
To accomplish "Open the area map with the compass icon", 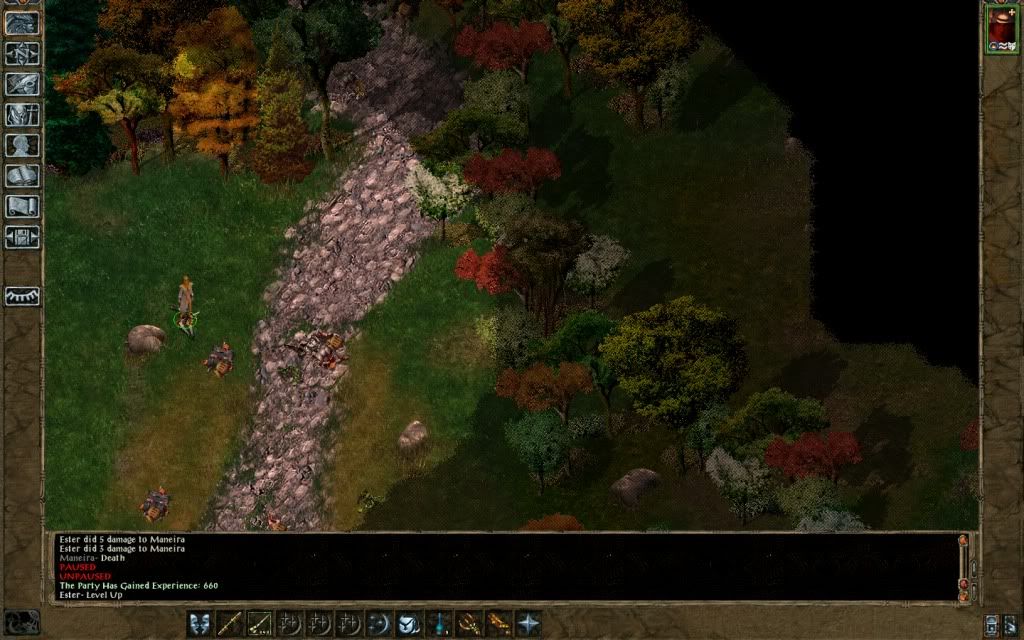I will (22, 53).
